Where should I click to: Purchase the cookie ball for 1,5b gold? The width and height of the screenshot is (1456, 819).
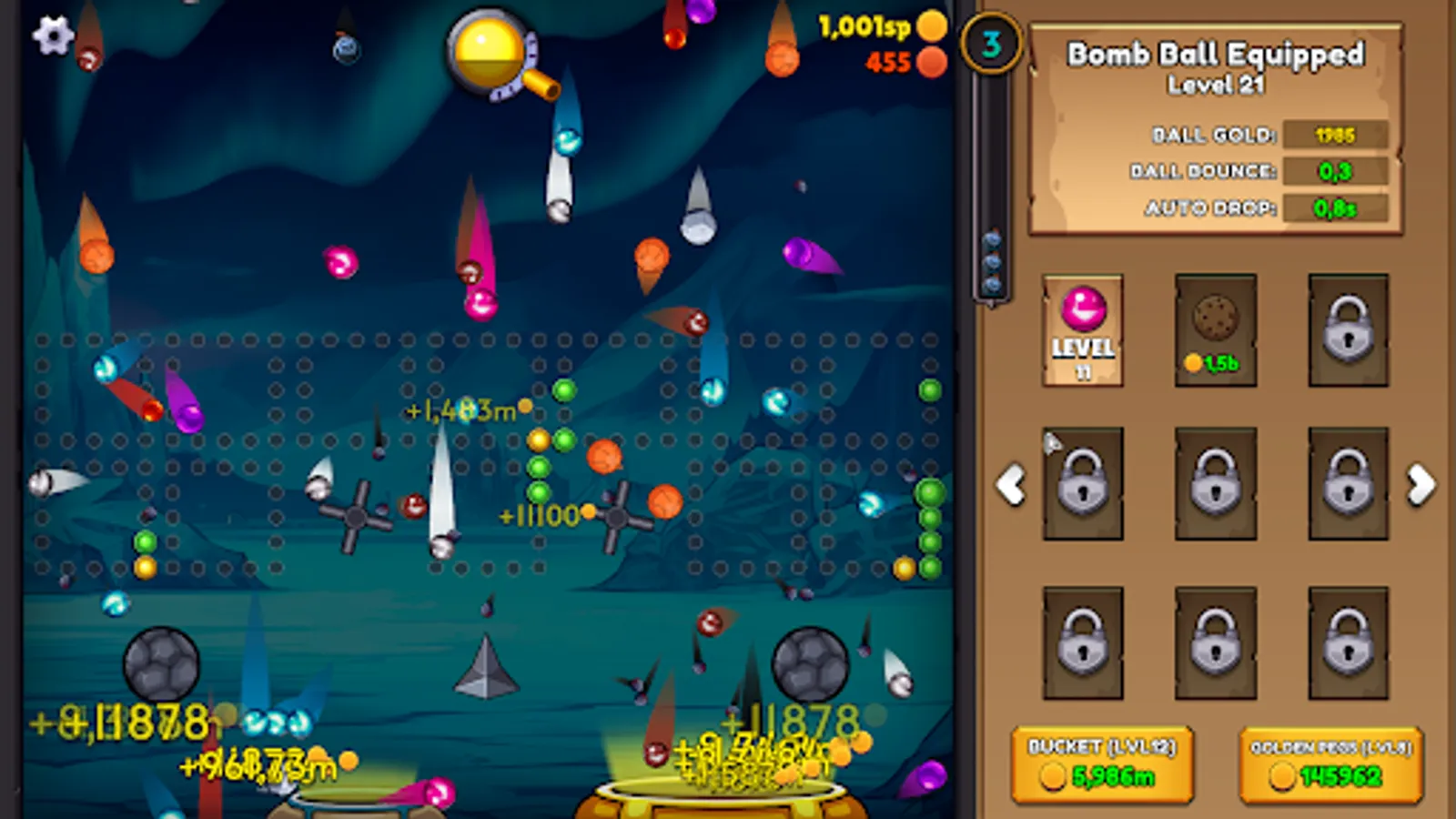point(1214,329)
